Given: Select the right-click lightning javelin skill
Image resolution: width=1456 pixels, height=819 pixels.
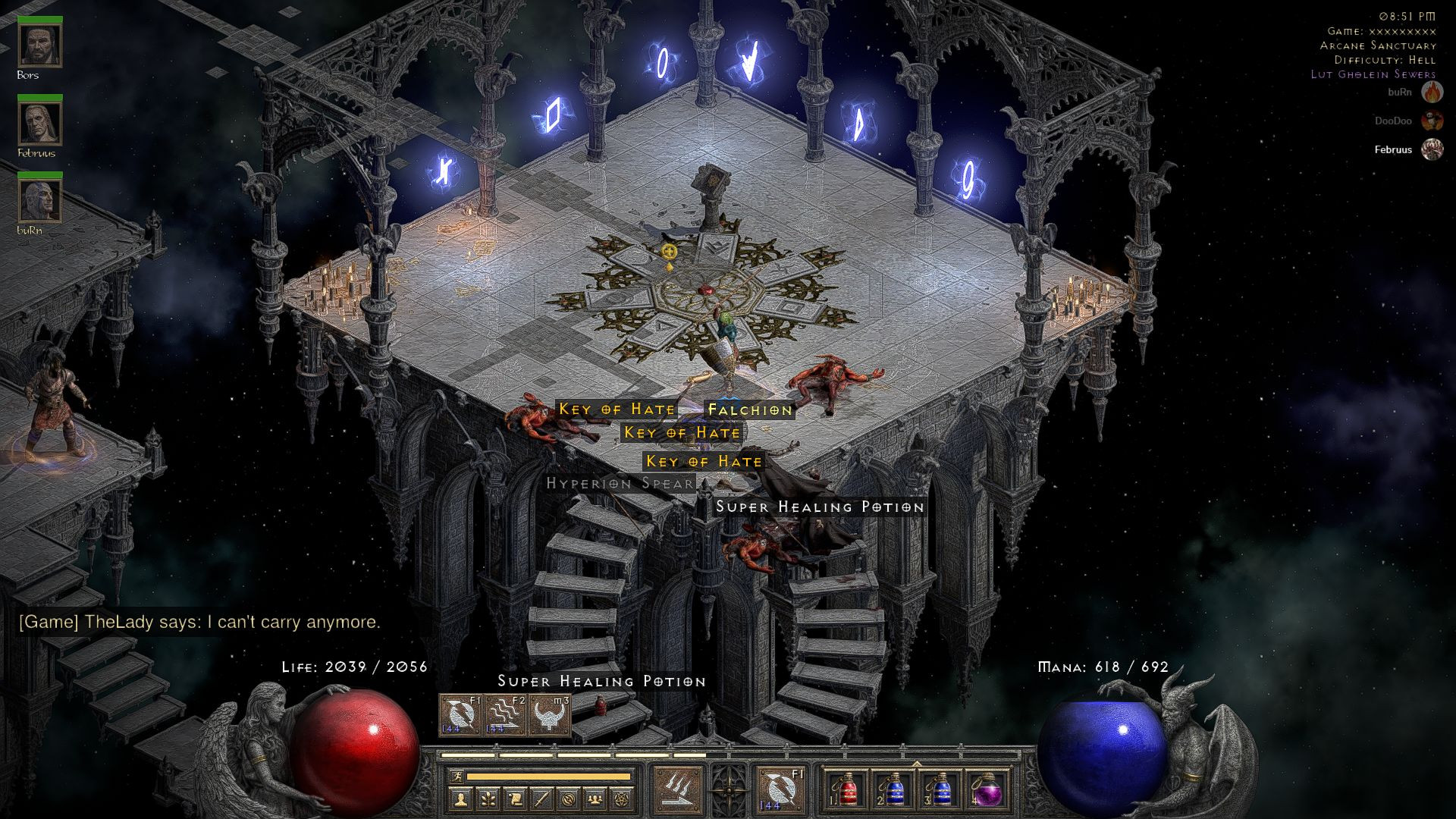Looking at the screenshot, I should 780,789.
